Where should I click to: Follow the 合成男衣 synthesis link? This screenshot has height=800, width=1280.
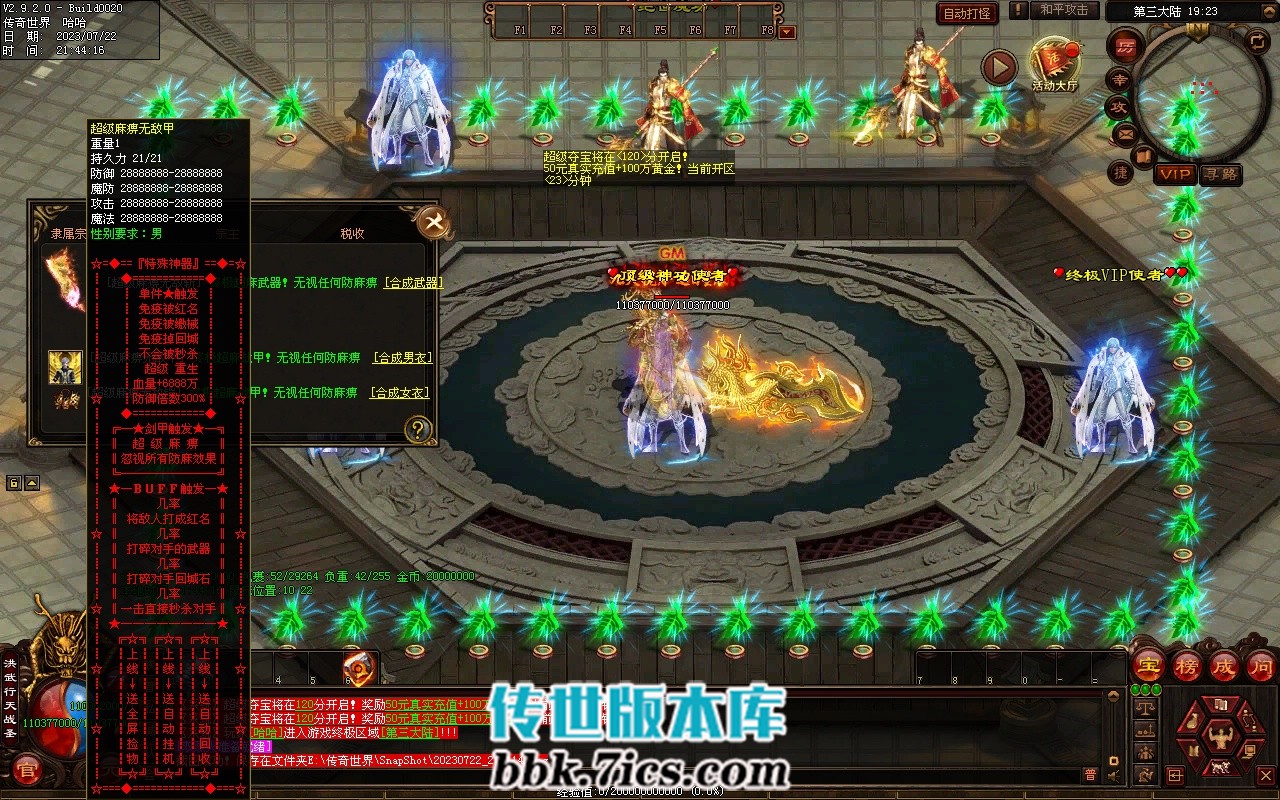click(401, 357)
